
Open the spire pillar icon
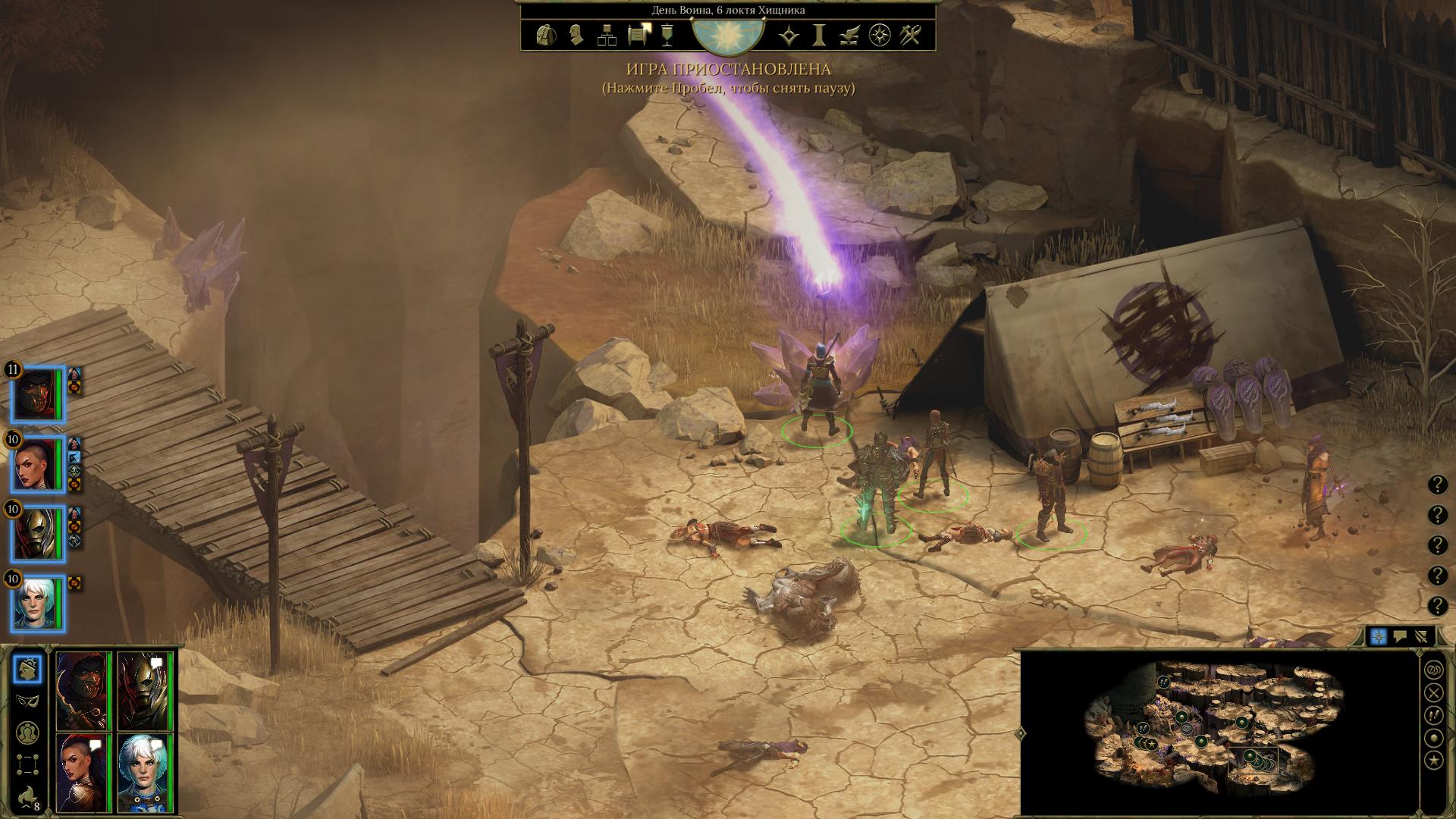[x=819, y=35]
